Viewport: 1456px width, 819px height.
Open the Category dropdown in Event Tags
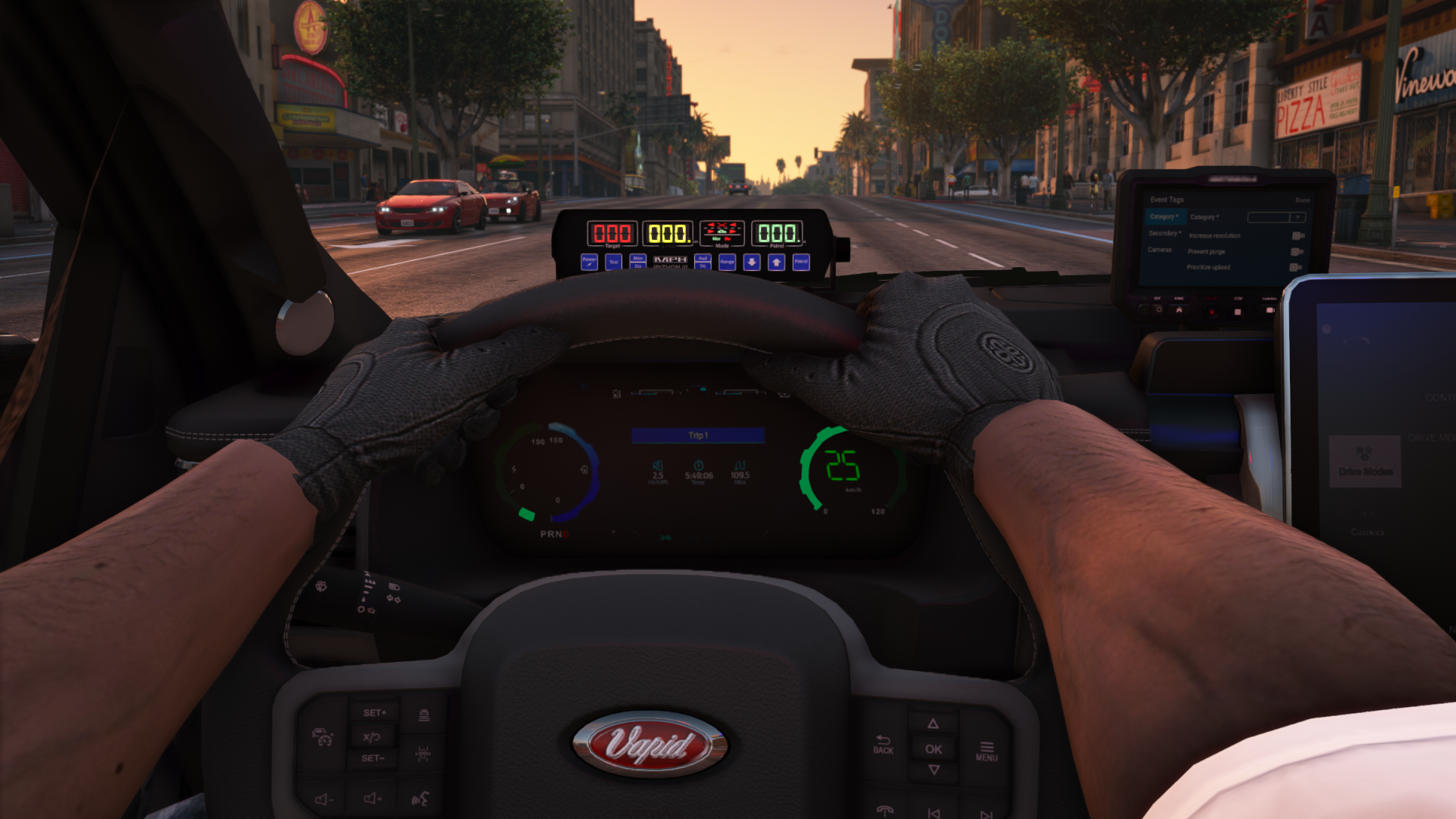(x=1297, y=217)
